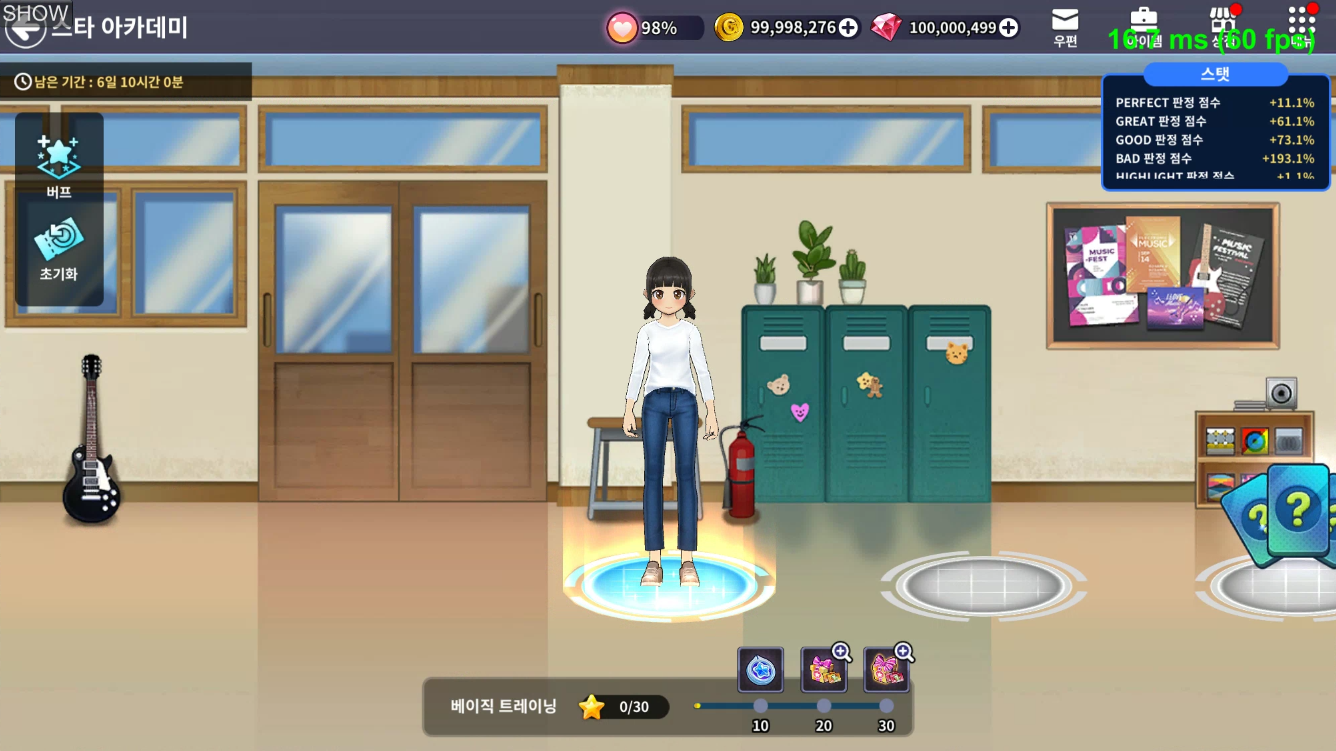Go back with the arrow button
Image resolution: width=1336 pixels, height=751 pixels.
pos(25,29)
